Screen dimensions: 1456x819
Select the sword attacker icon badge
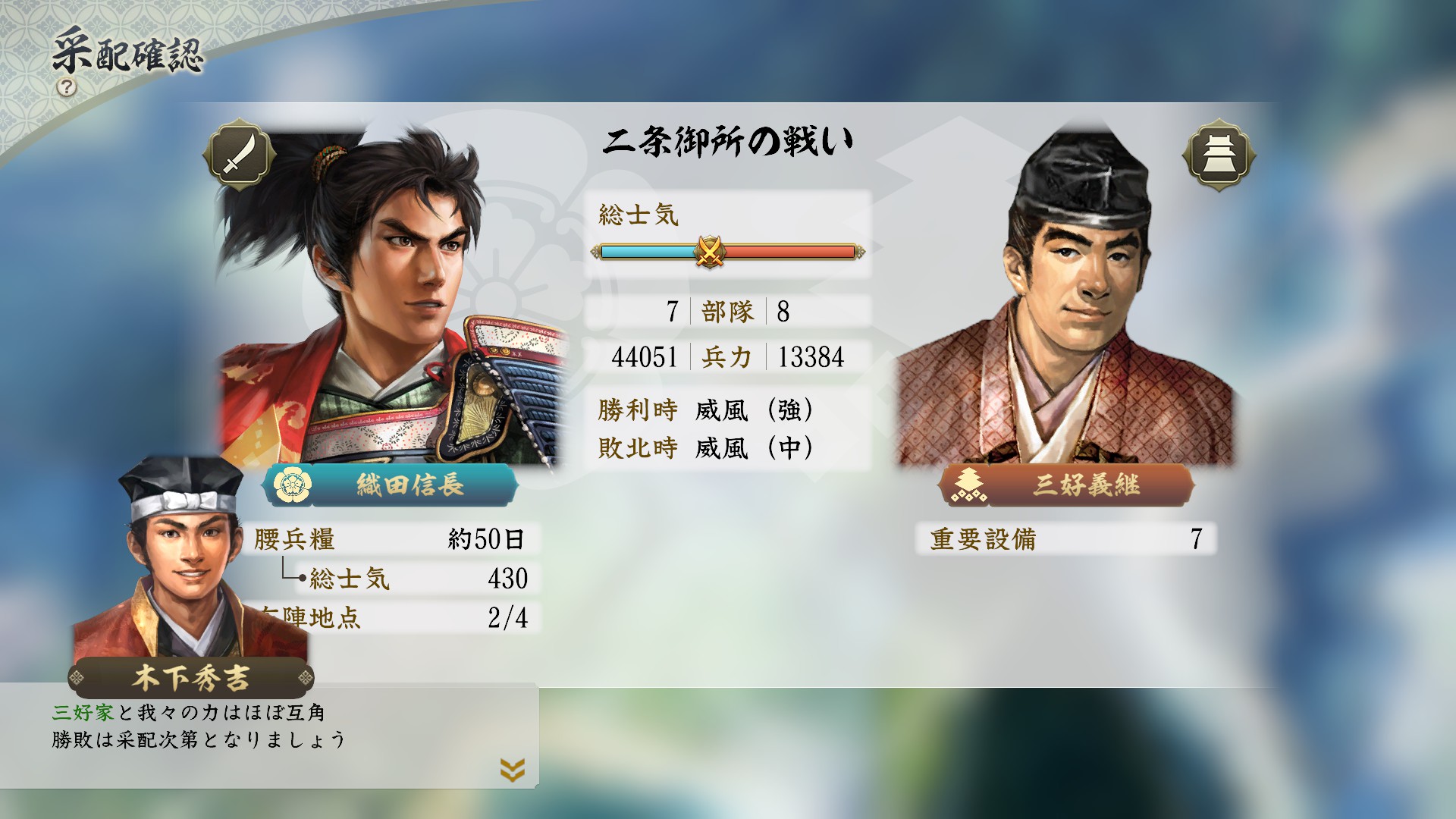point(239,155)
